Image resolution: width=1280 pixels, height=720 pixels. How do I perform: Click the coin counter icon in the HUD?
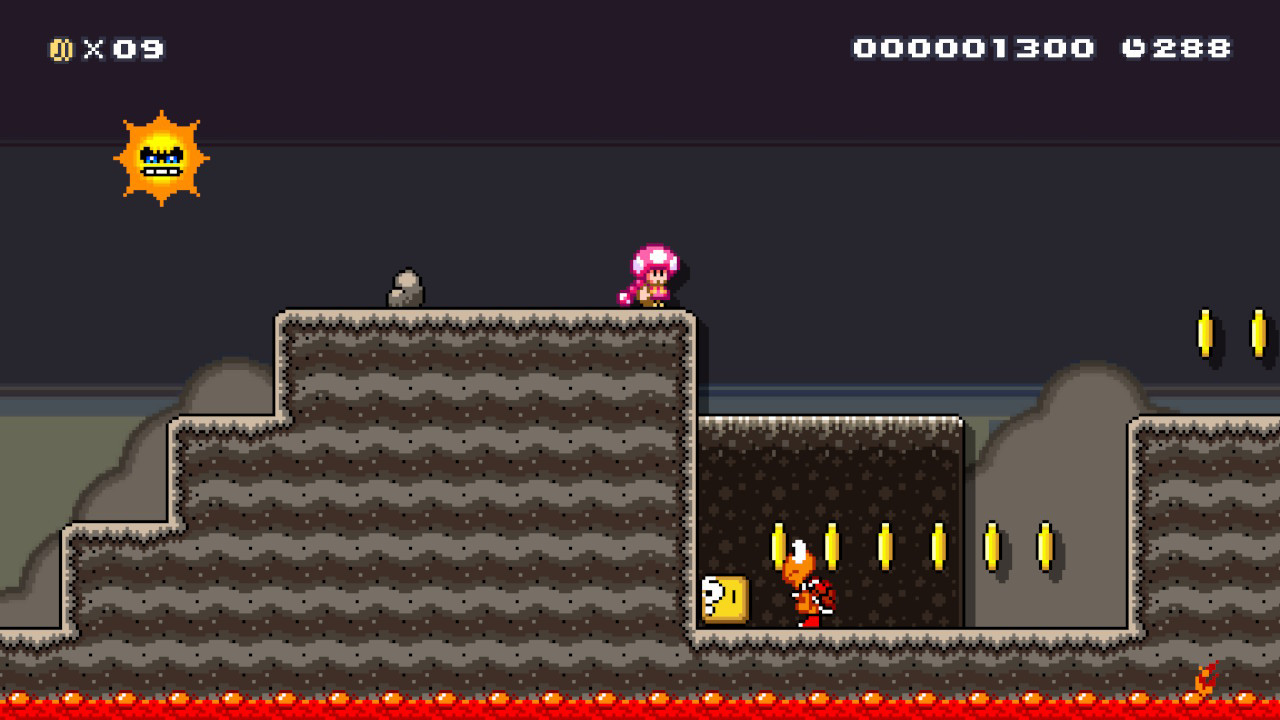tap(62, 47)
